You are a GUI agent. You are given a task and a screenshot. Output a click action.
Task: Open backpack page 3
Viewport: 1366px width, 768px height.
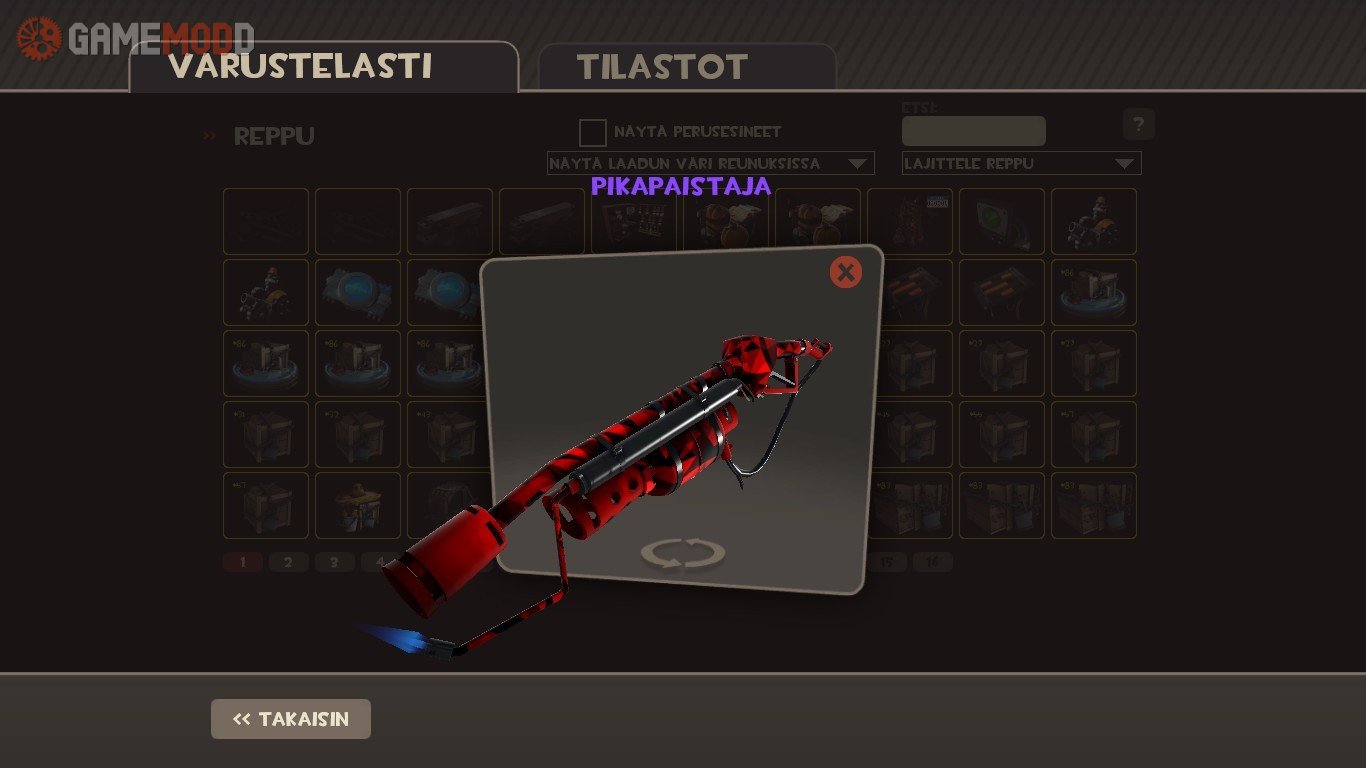tap(335, 562)
